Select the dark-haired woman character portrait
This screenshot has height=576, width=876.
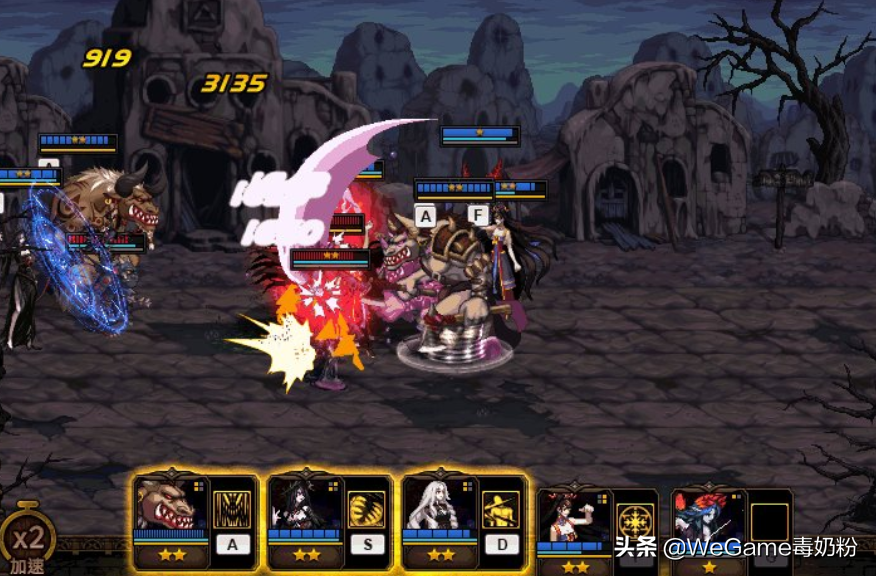(305, 506)
